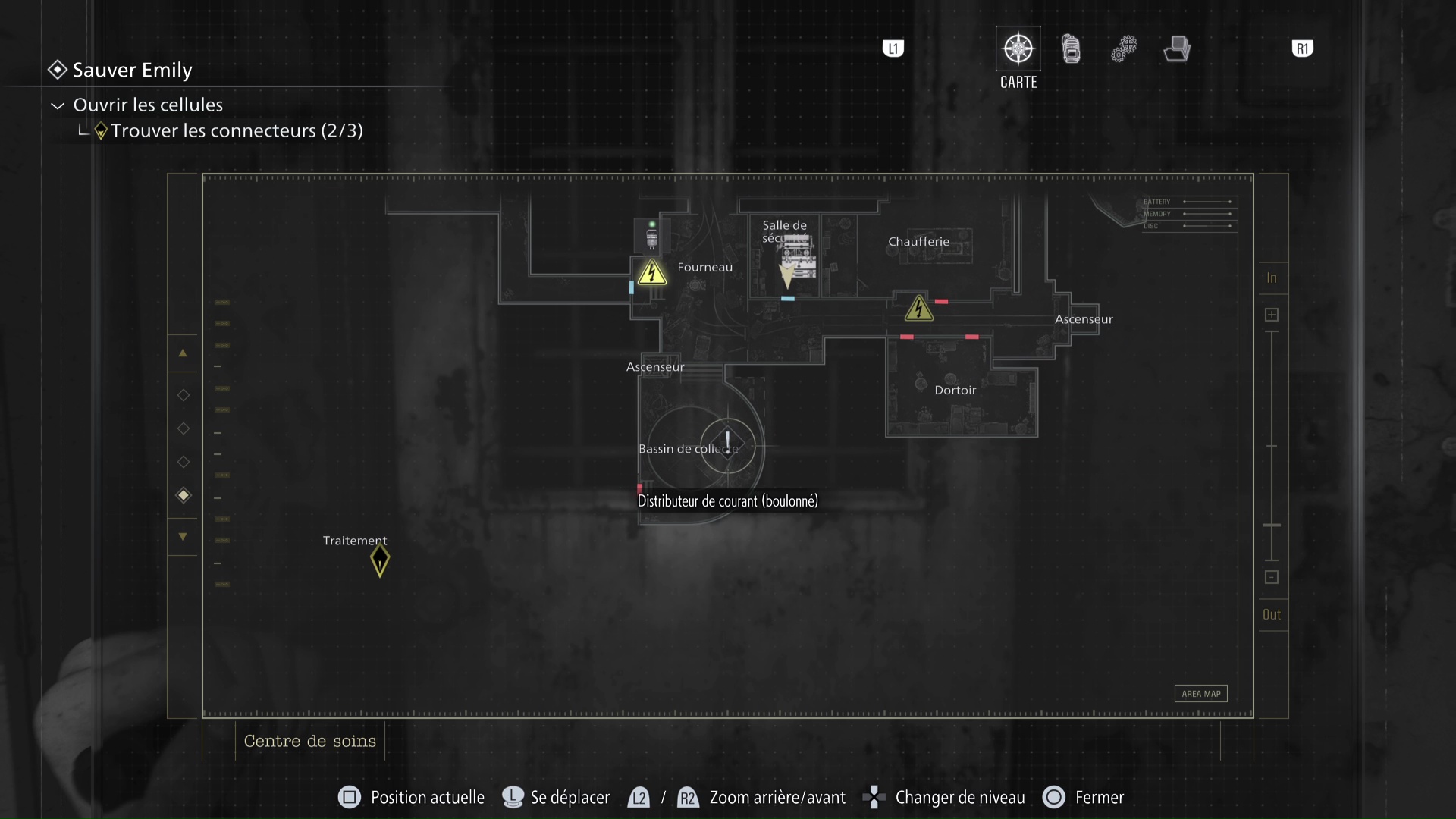Open the files folder icon
Screen dimensions: 1456x819
1176,49
